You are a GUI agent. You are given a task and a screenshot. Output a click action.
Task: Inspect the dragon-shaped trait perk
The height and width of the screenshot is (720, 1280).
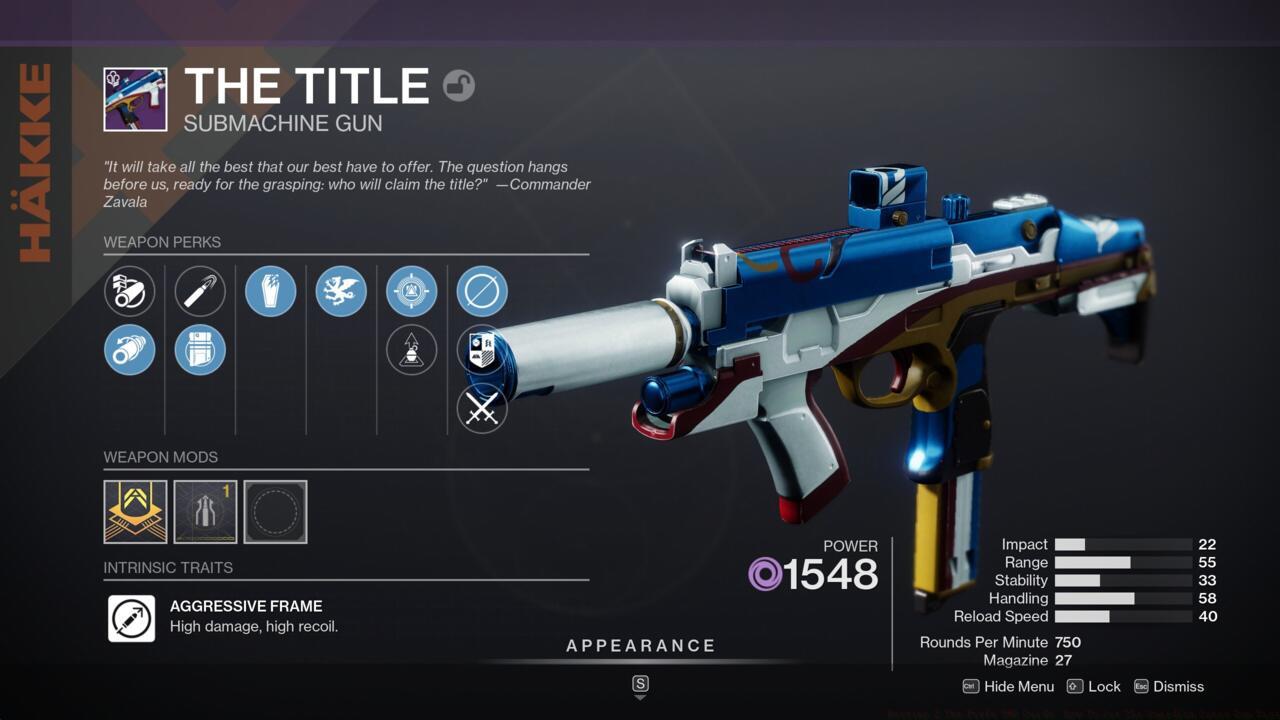click(x=341, y=291)
